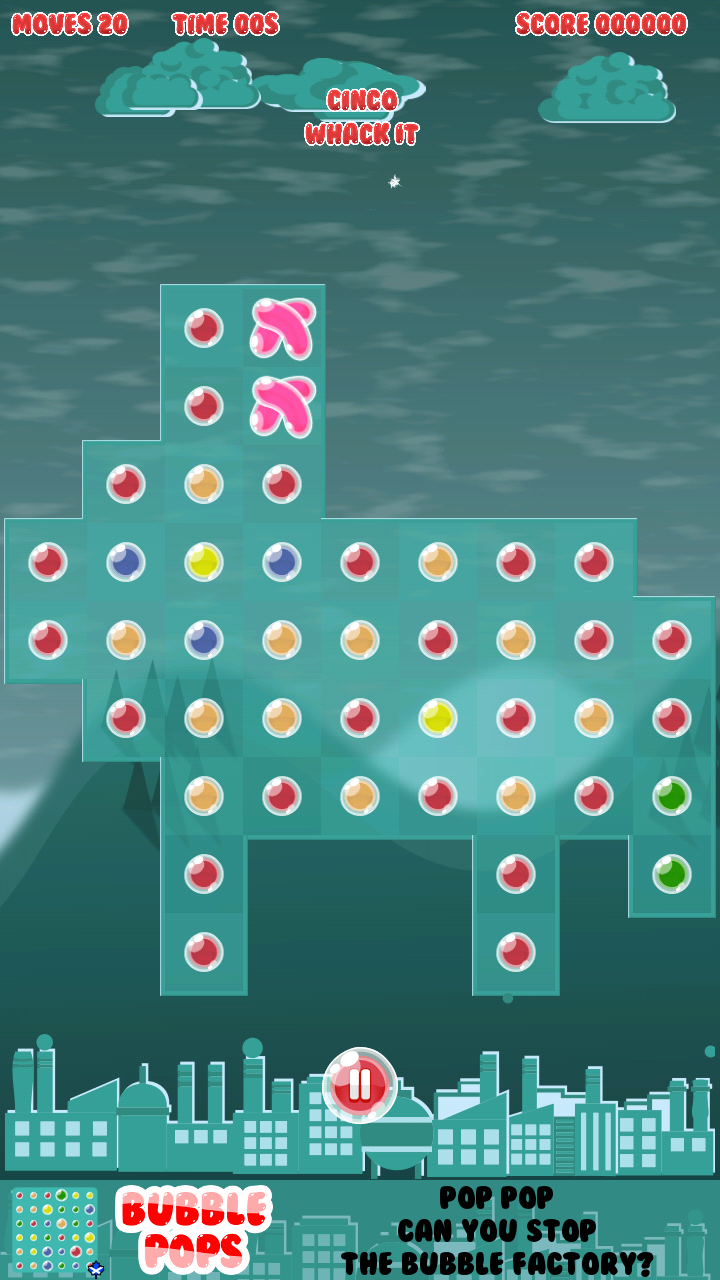Tap the bubble grid thumbnail in the ad banner
This screenshot has width=720, height=1280.
[x=56, y=1229]
